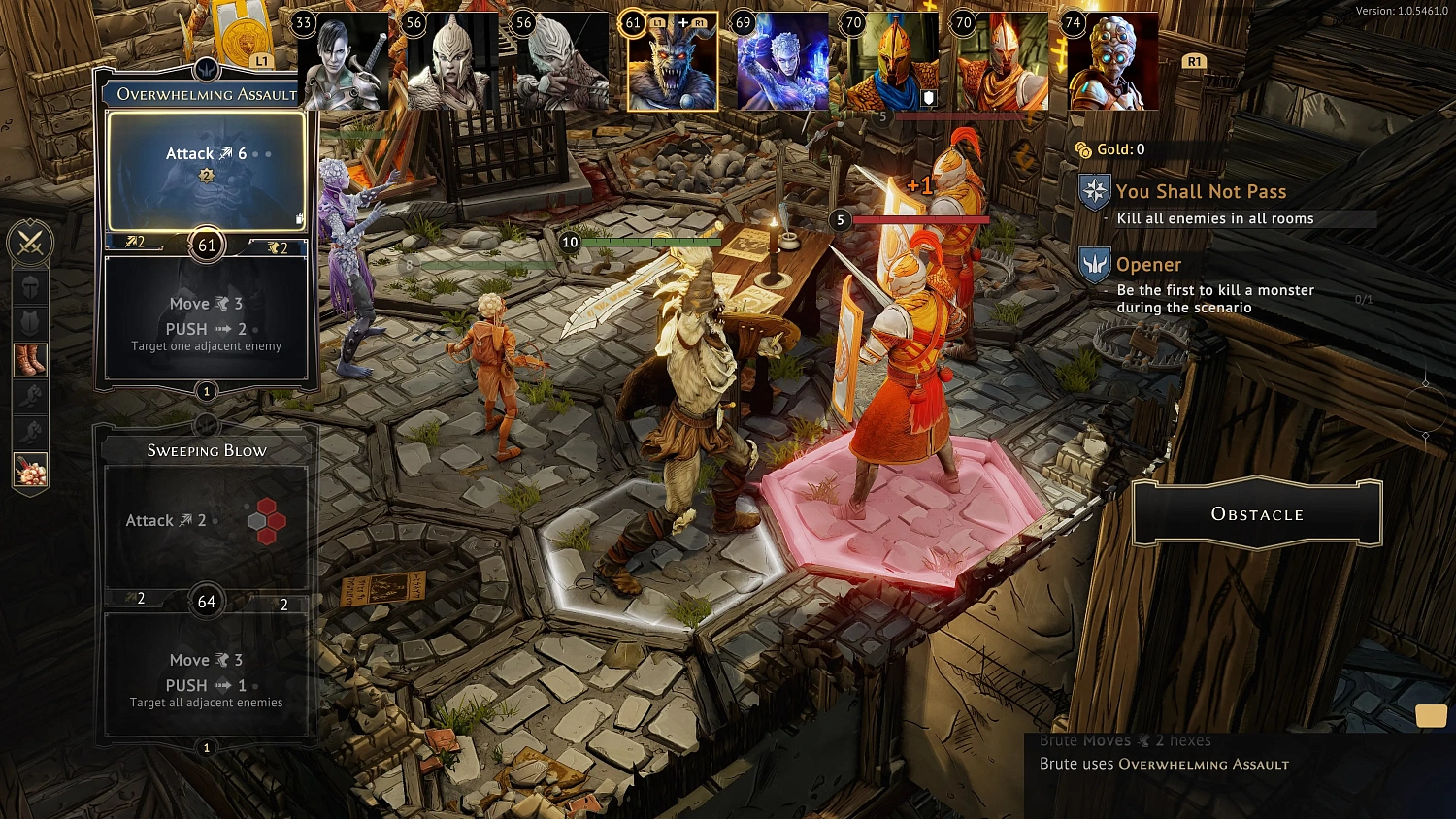Select the crossed-swords combat icon in left sidebar
The image size is (1456, 819).
[29, 243]
